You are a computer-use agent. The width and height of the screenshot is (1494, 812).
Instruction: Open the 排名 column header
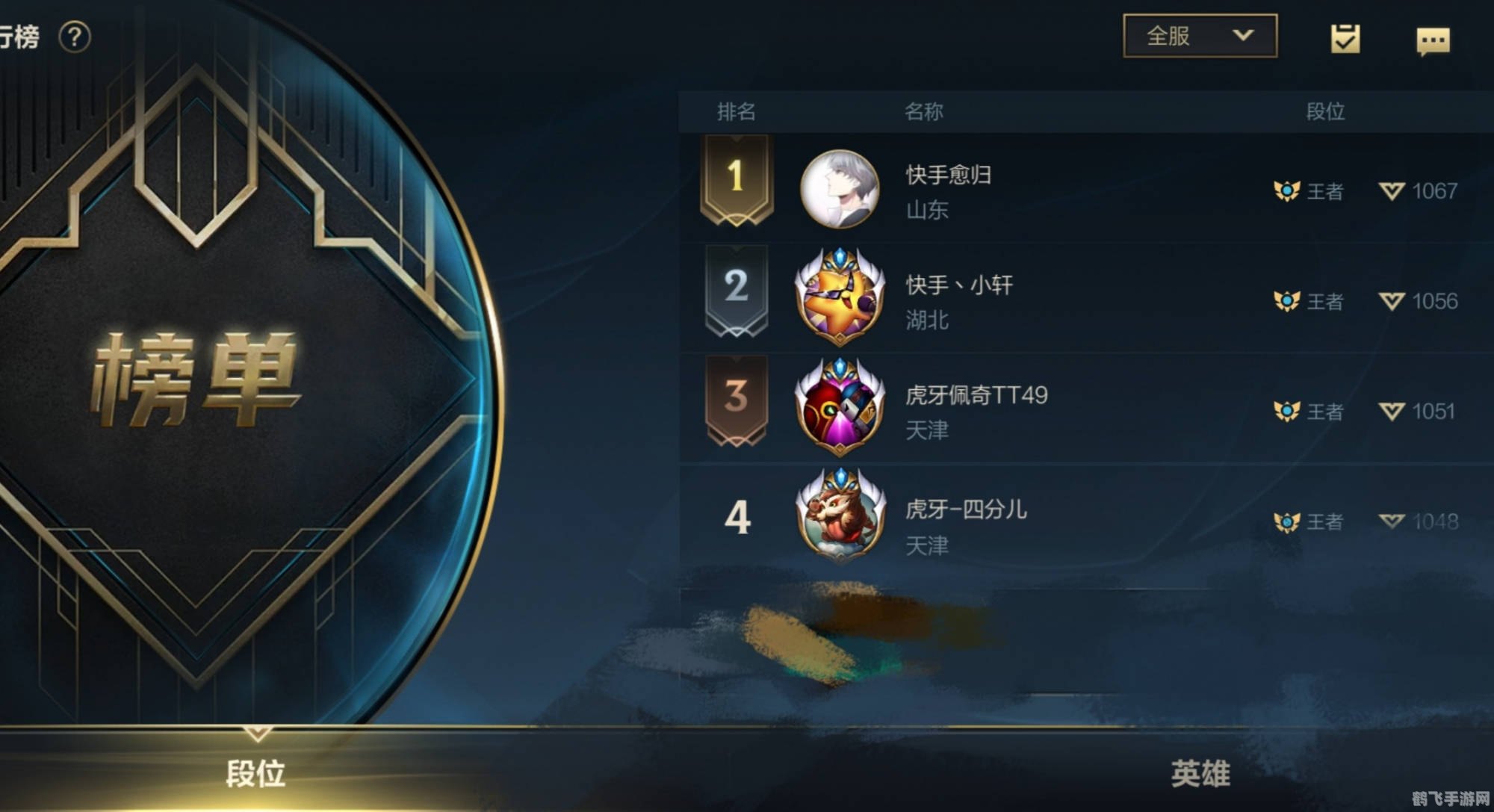[735, 112]
